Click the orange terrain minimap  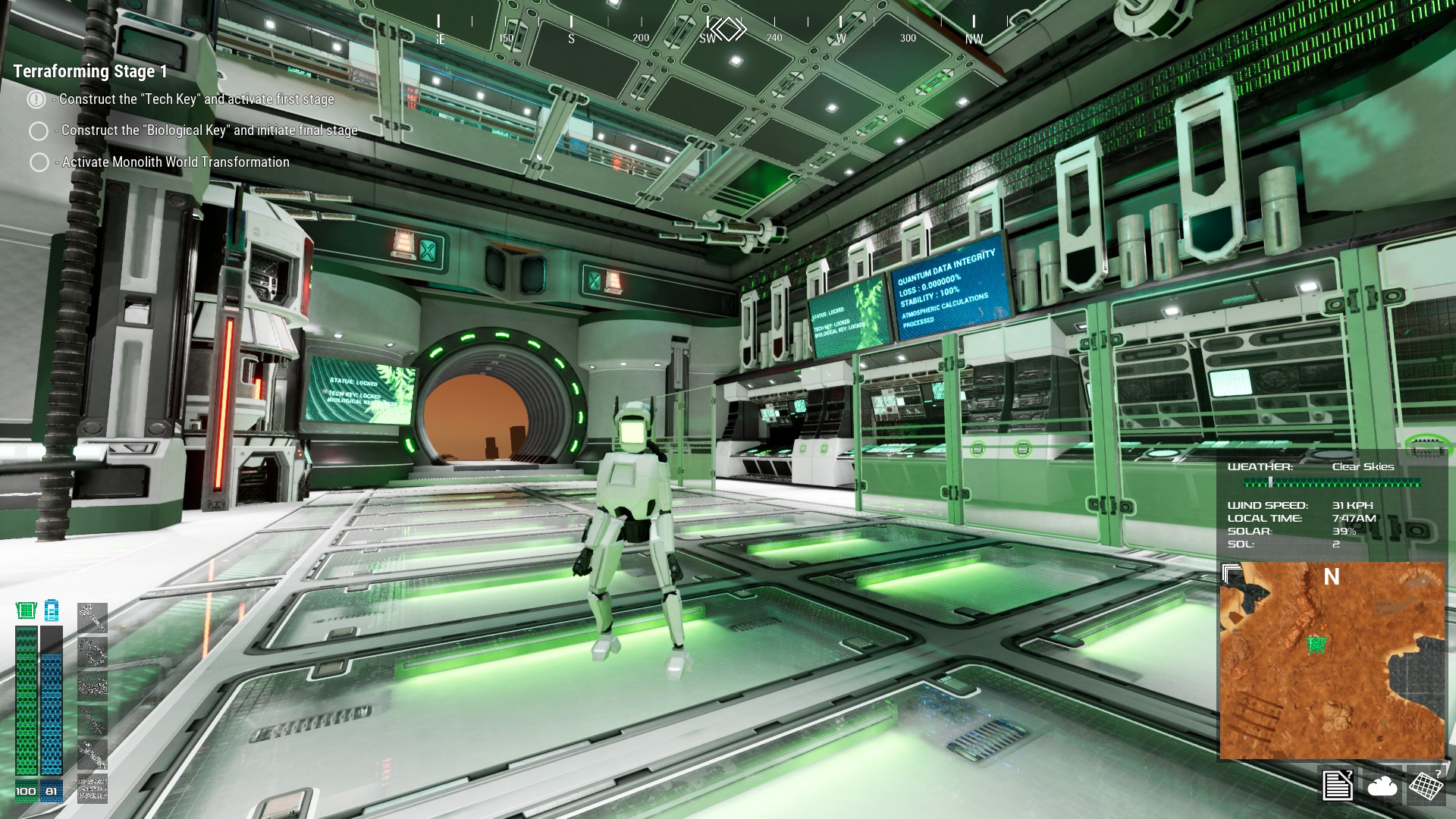pos(1332,667)
